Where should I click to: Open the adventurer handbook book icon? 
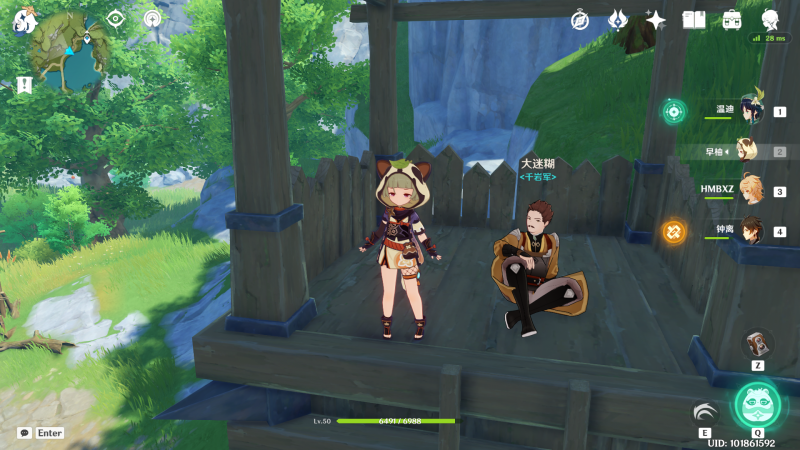click(694, 19)
